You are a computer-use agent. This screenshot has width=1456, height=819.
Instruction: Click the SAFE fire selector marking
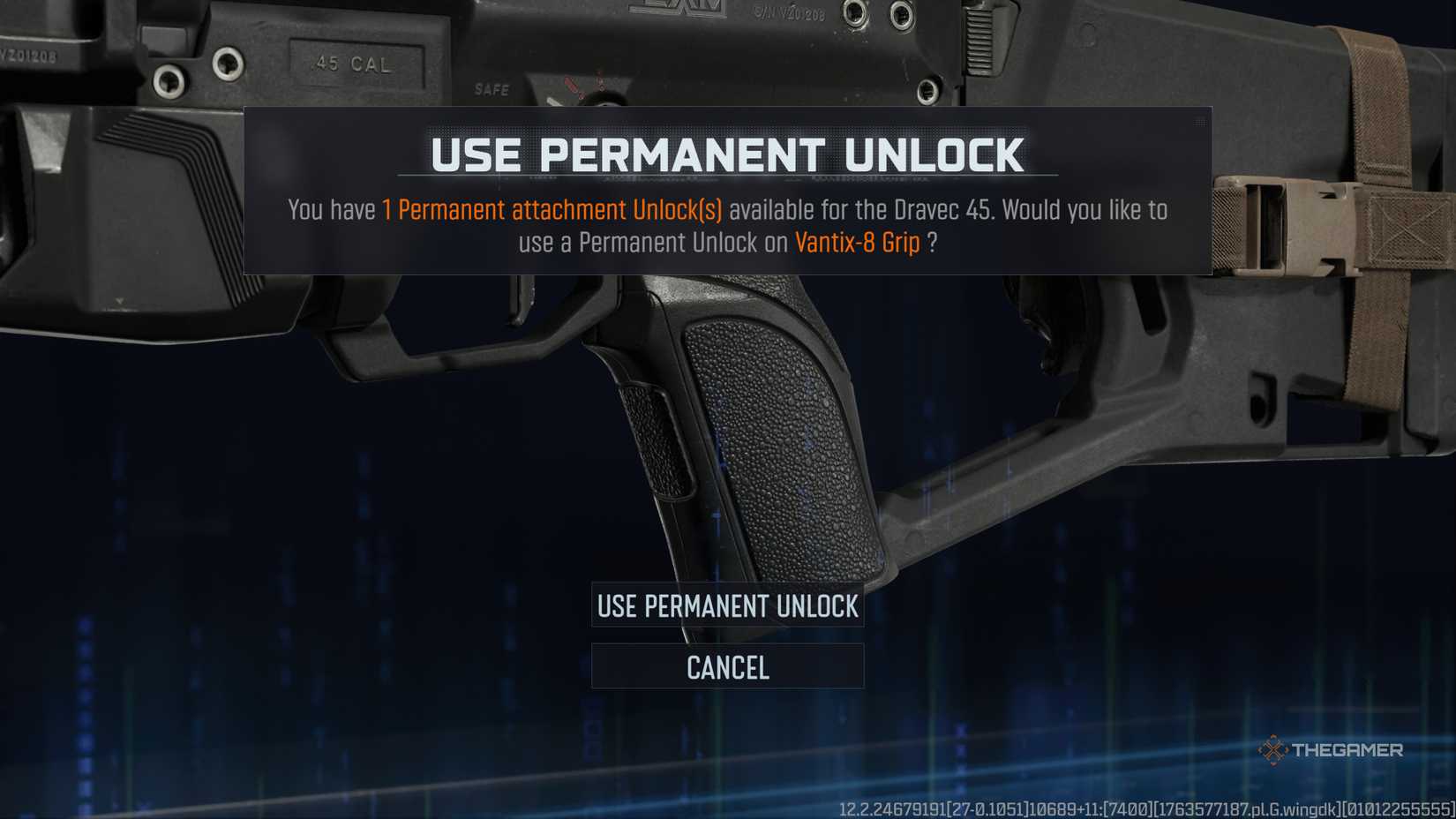coord(492,89)
